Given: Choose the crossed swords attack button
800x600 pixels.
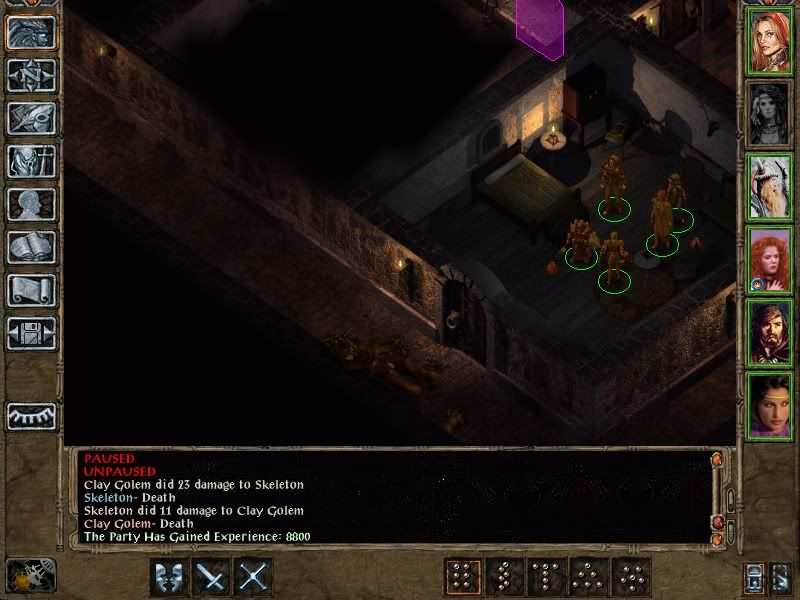Looking at the screenshot, I should coord(254,577).
